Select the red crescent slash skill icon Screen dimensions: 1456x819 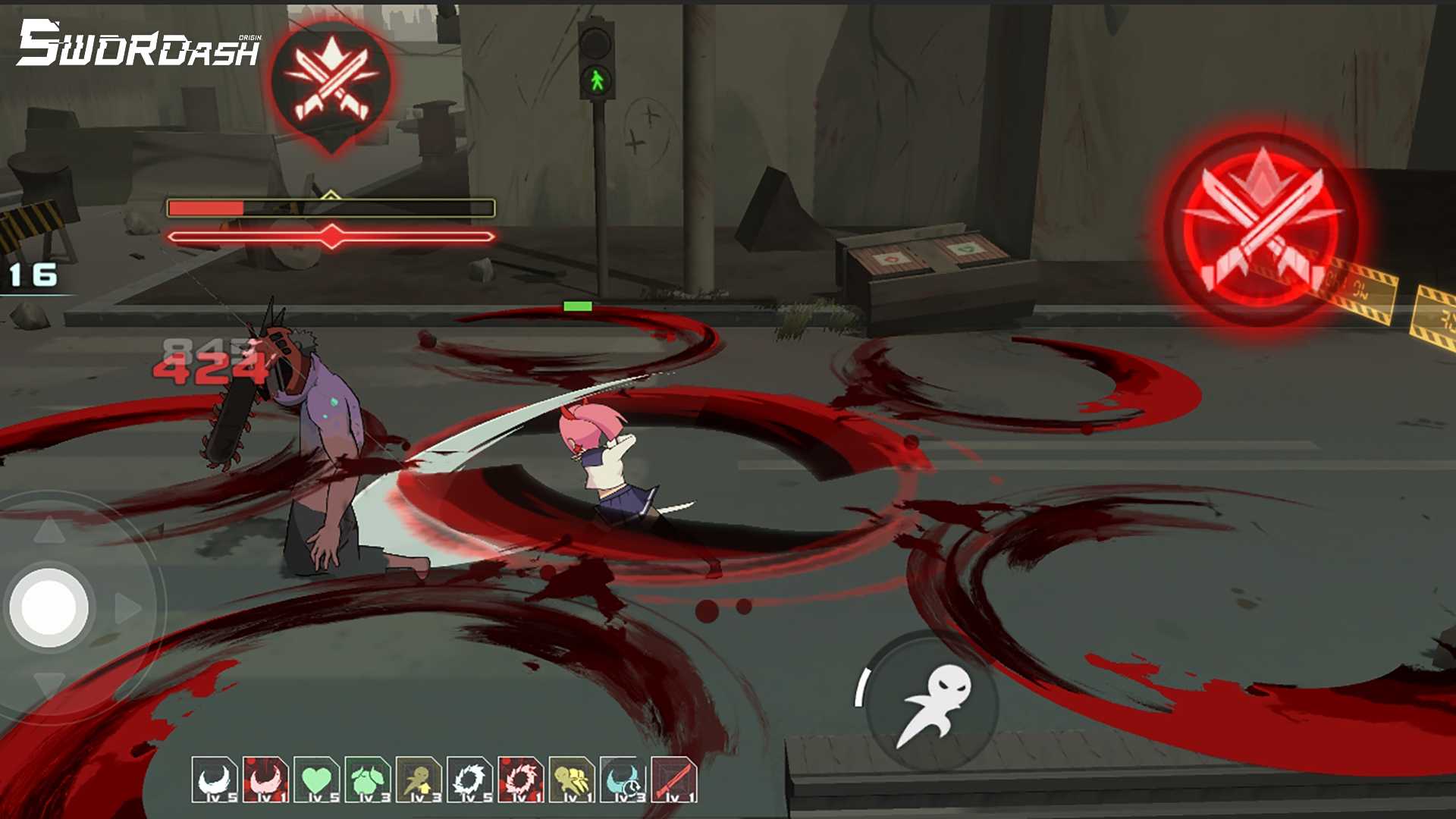265,780
